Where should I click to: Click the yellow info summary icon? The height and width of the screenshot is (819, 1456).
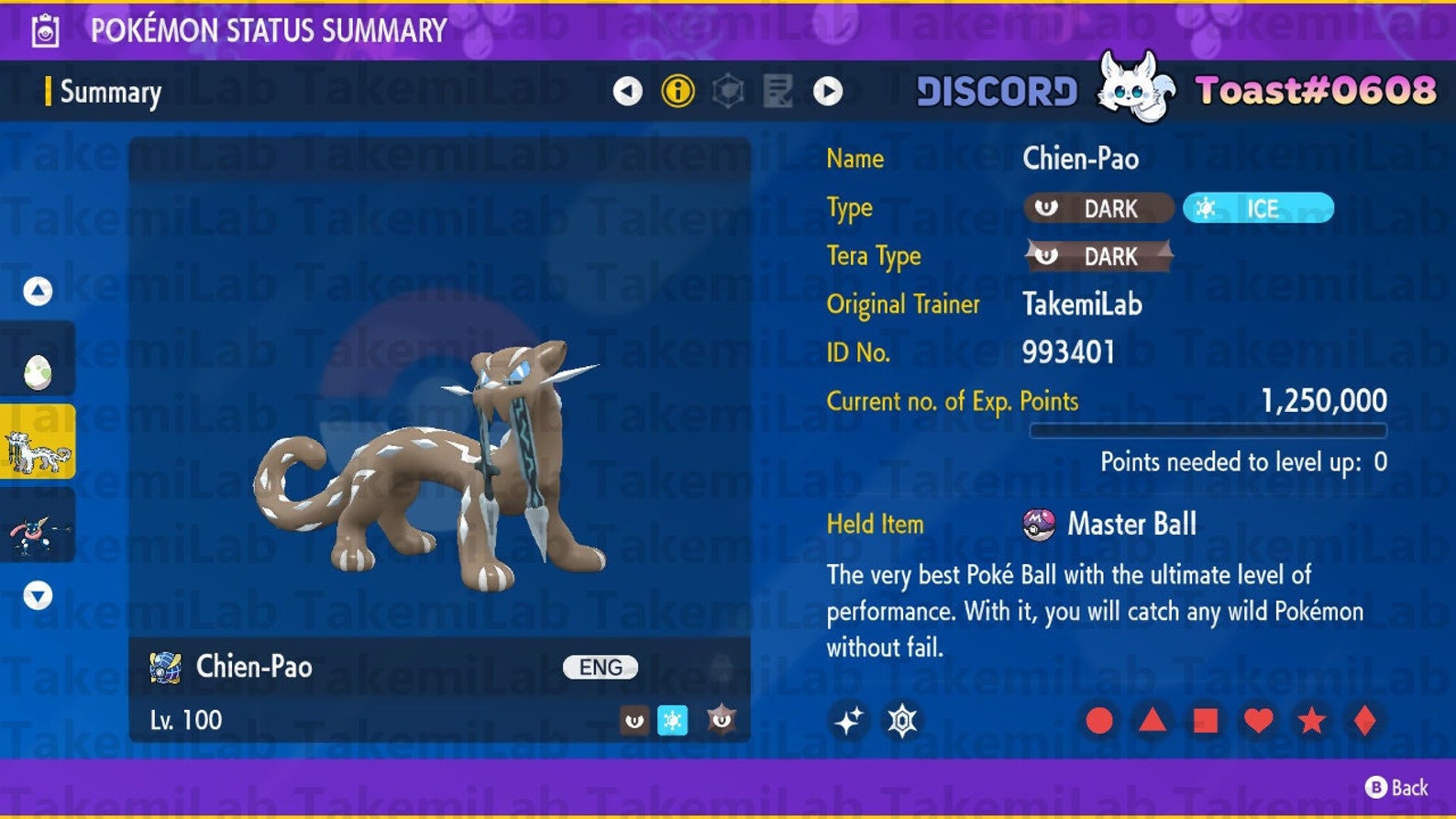676,92
